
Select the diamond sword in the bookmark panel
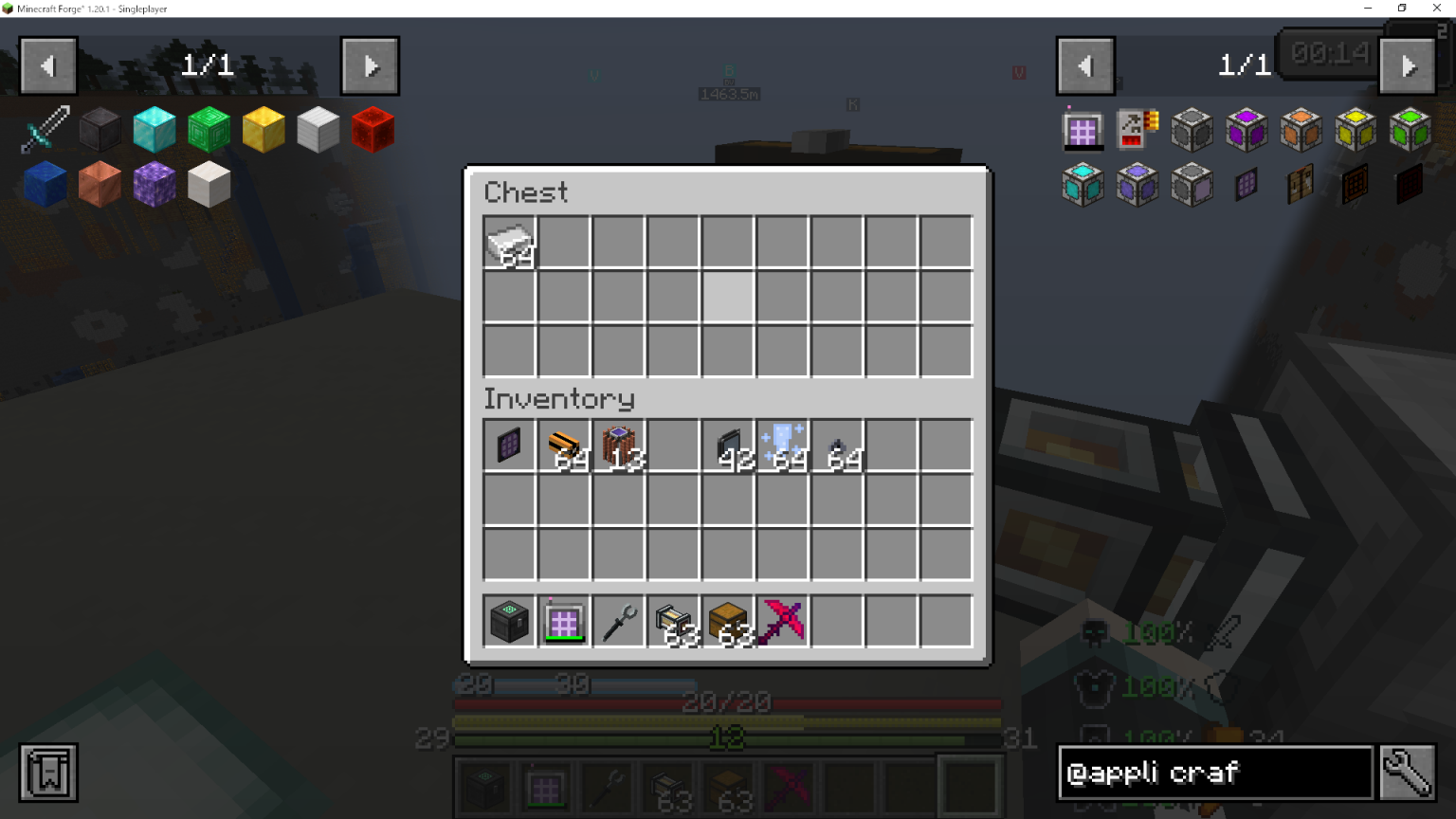[44, 130]
